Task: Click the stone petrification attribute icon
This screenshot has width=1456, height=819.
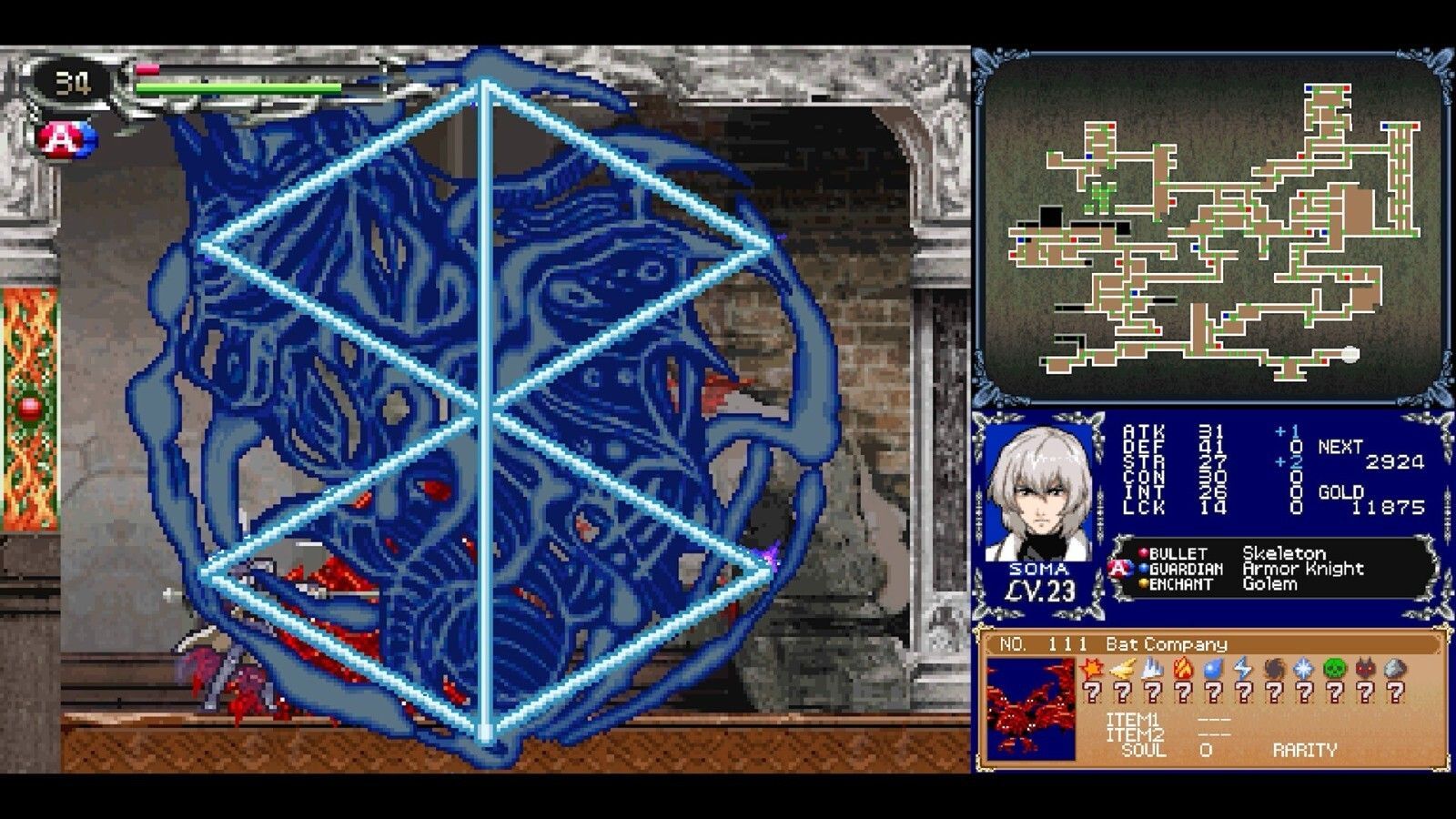Action: point(1394,669)
